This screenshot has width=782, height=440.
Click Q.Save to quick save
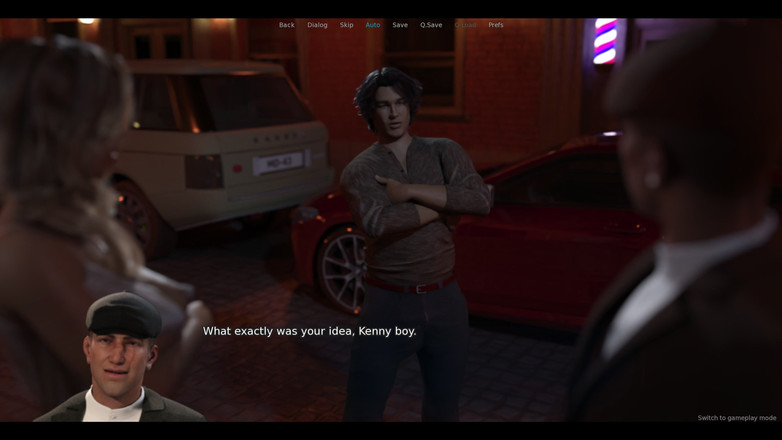[431, 25]
